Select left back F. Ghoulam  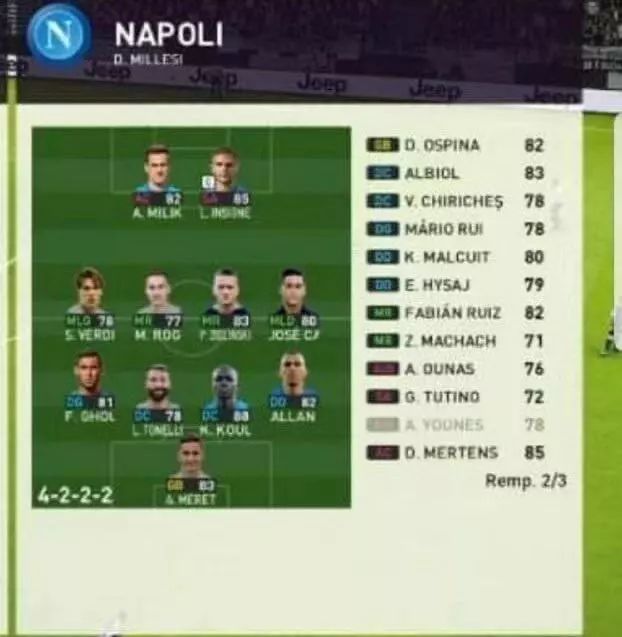point(90,386)
